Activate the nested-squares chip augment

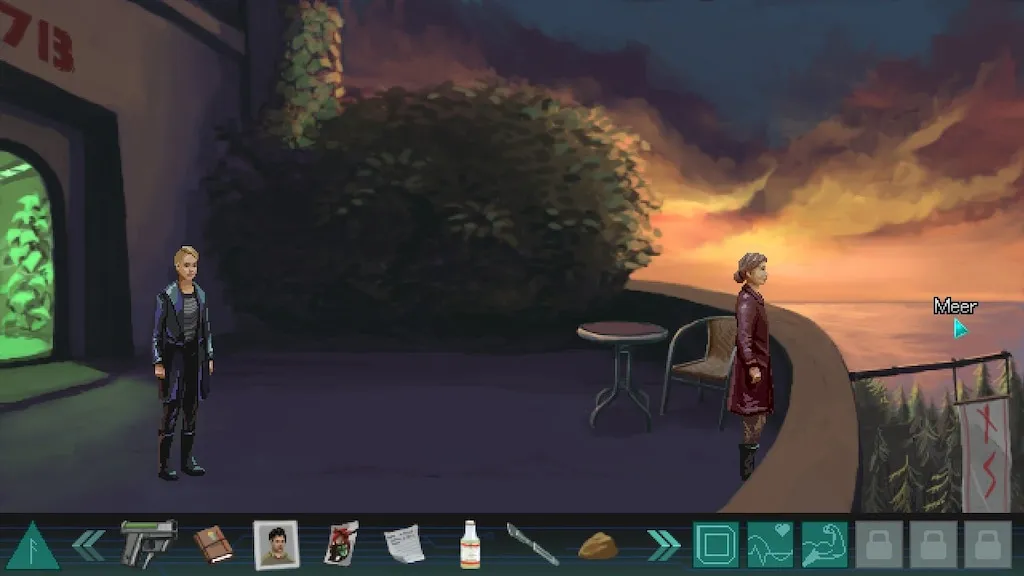(716, 545)
